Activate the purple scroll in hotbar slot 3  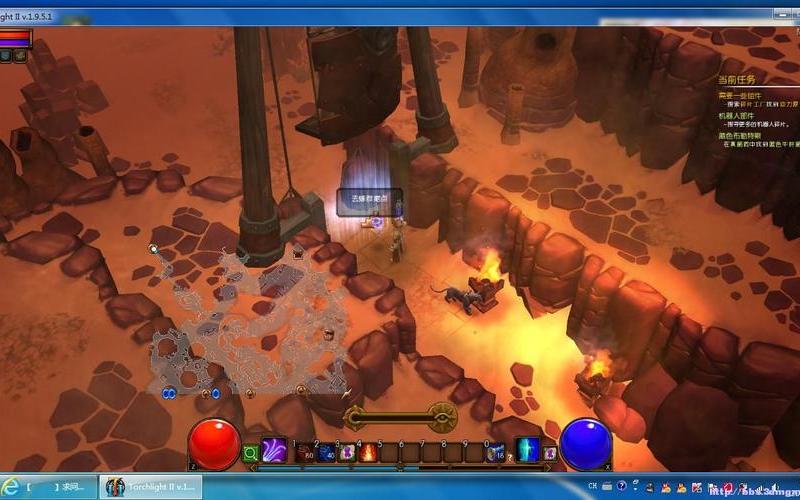[x=347, y=453]
